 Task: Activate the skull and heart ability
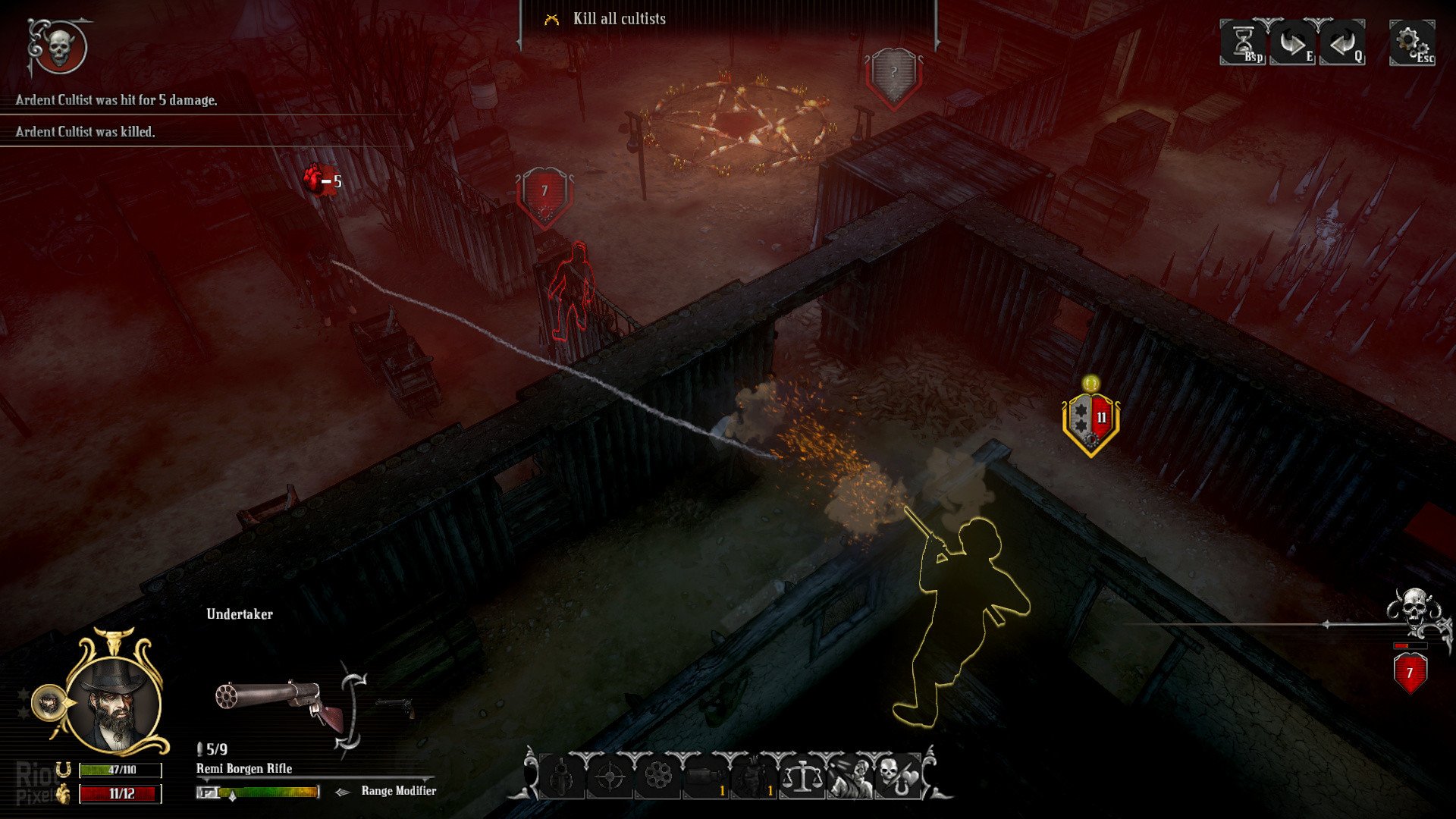[x=897, y=777]
